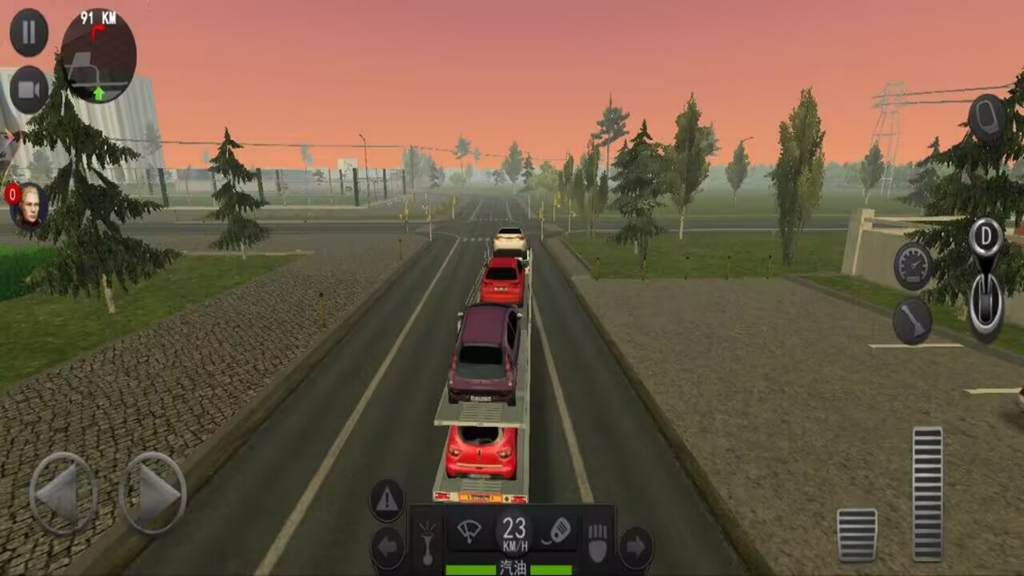Switch camera view with the camera icon
The image size is (1024, 576).
(29, 90)
